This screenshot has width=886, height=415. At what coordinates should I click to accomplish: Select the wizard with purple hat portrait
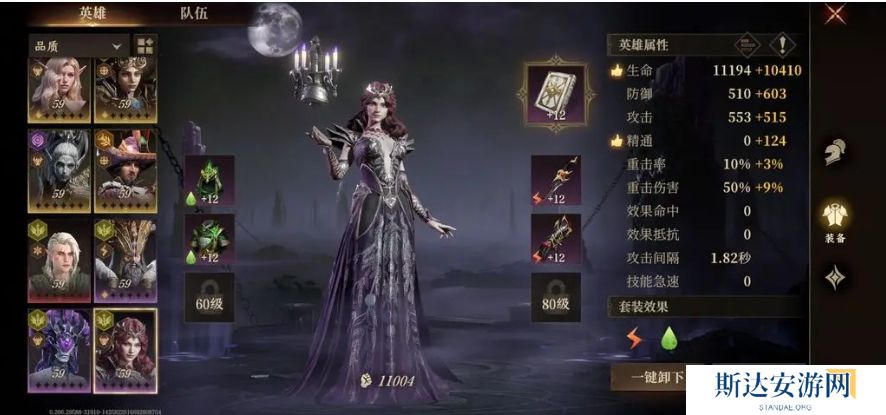click(x=125, y=169)
